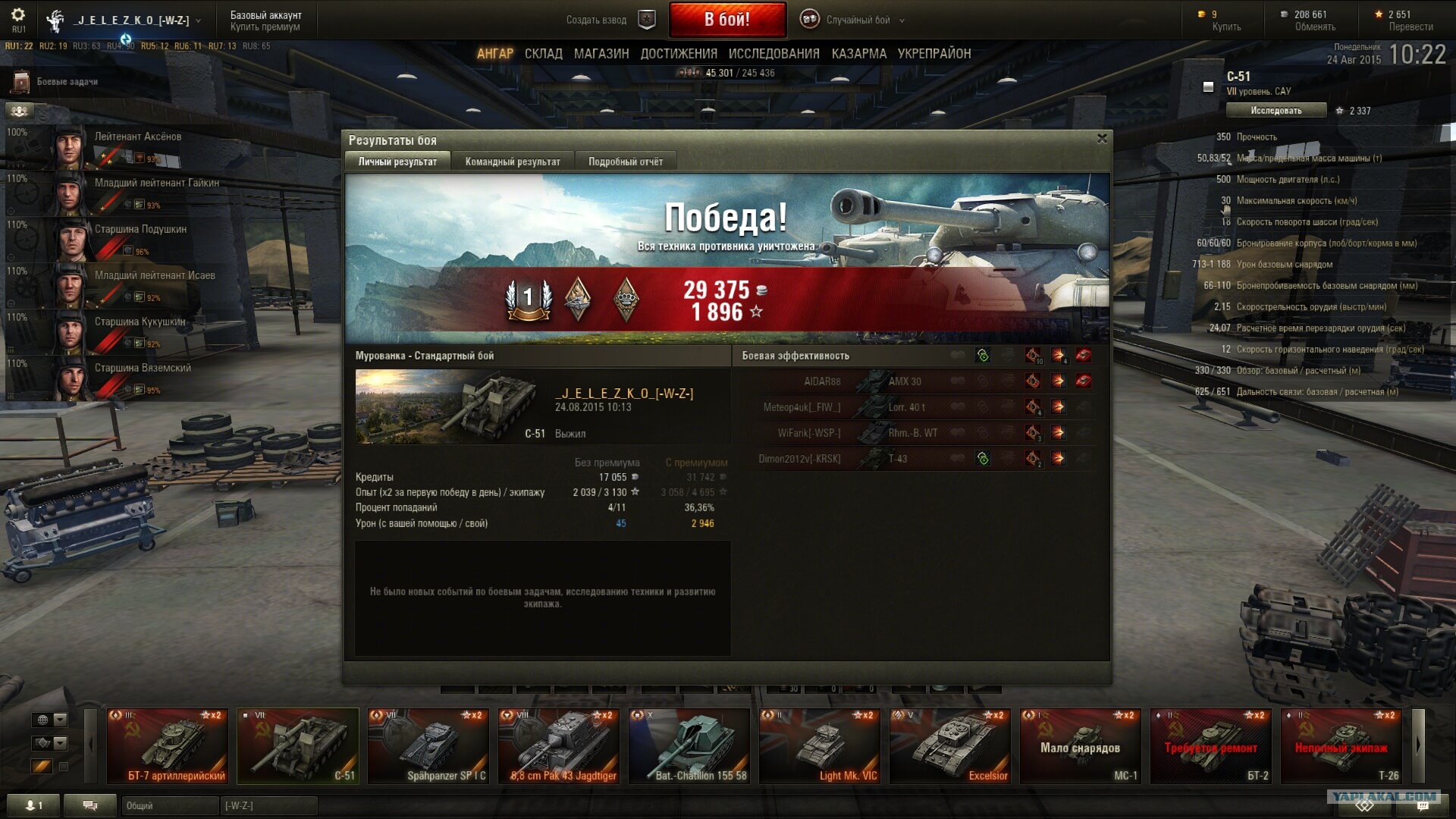Open the Подробный отчёт tab
This screenshot has height=819, width=1456.
tap(625, 162)
